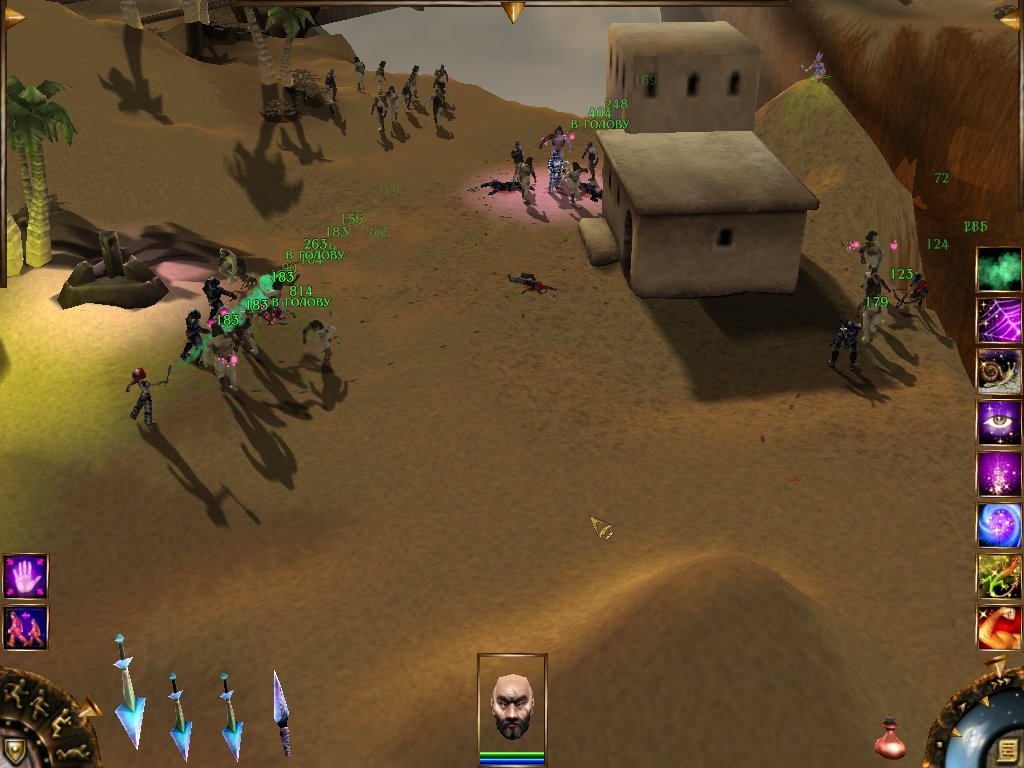This screenshot has height=768, width=1024.
Task: Cast the flexed arm strength spell
Action: [x=999, y=627]
